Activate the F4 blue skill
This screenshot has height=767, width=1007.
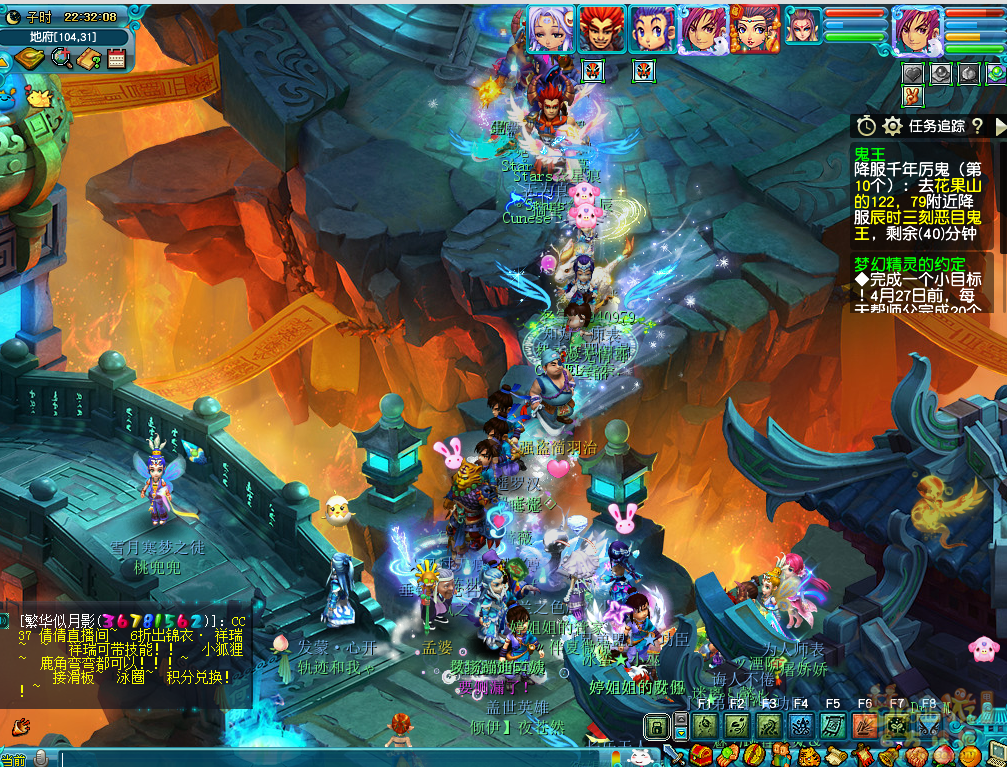(801, 727)
